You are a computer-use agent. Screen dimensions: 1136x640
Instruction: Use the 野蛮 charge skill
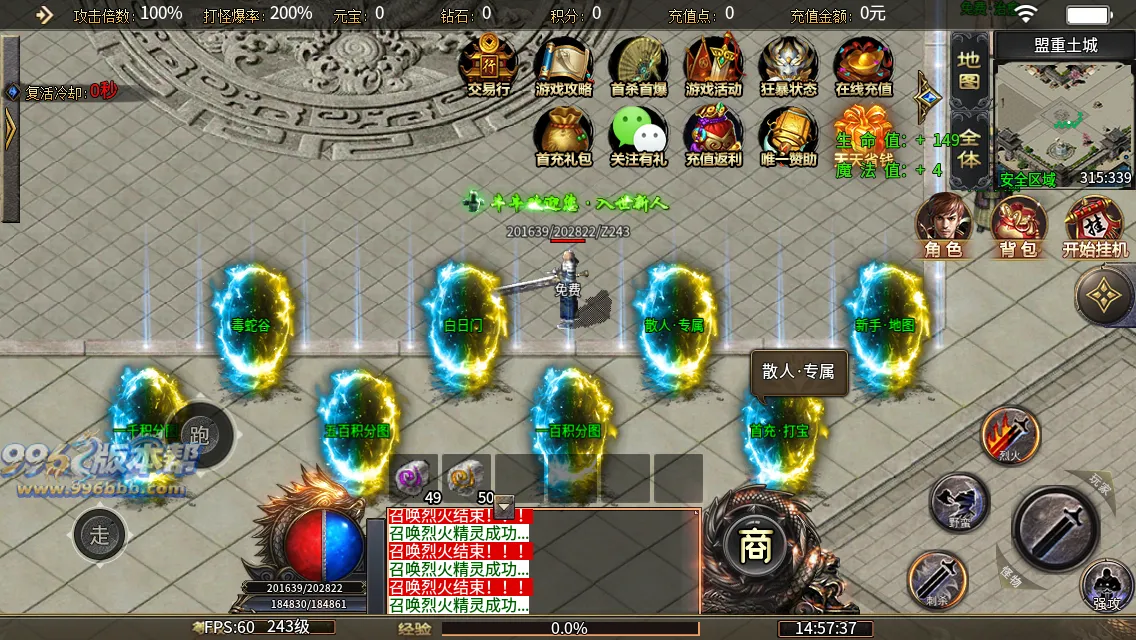tap(960, 500)
